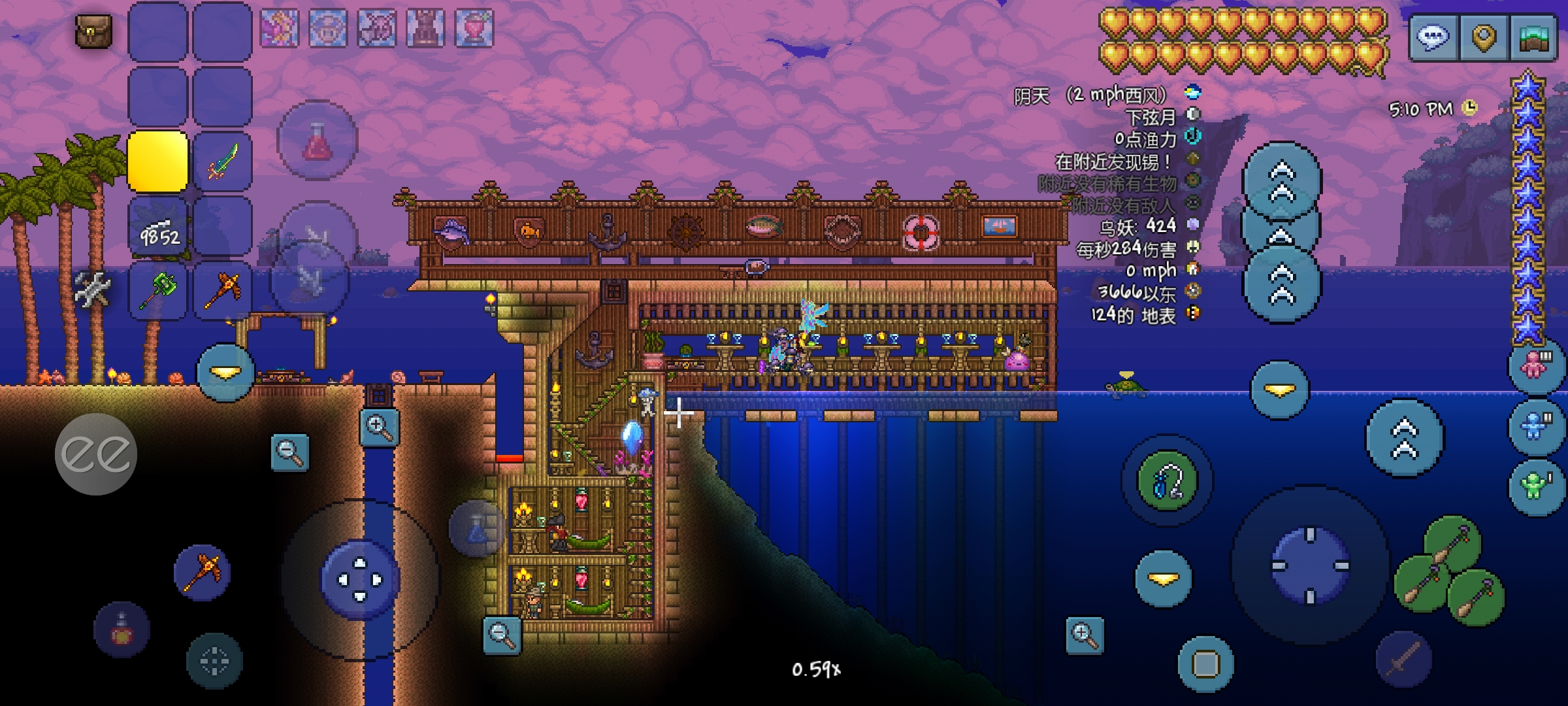Screen dimensions: 1568x706
Task: Select the green hammer hotbar slot
Action: coord(157,291)
